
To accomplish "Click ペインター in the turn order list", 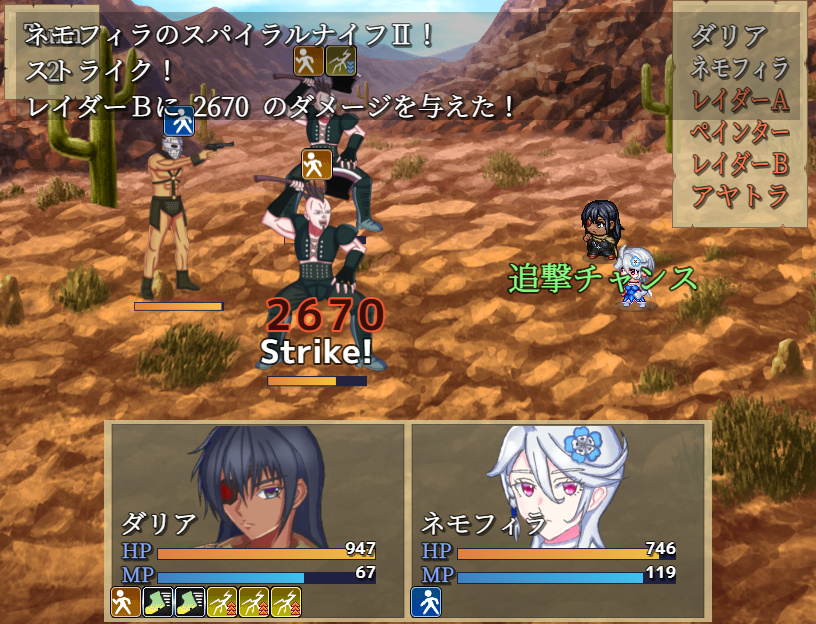I will (740, 132).
